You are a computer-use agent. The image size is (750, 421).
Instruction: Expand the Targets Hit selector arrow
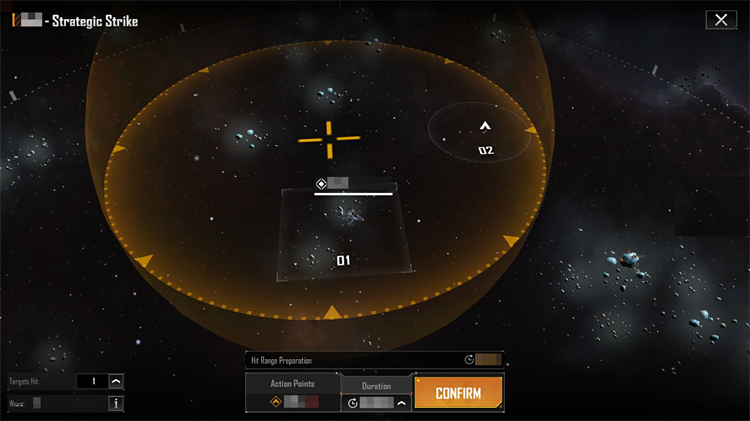116,381
